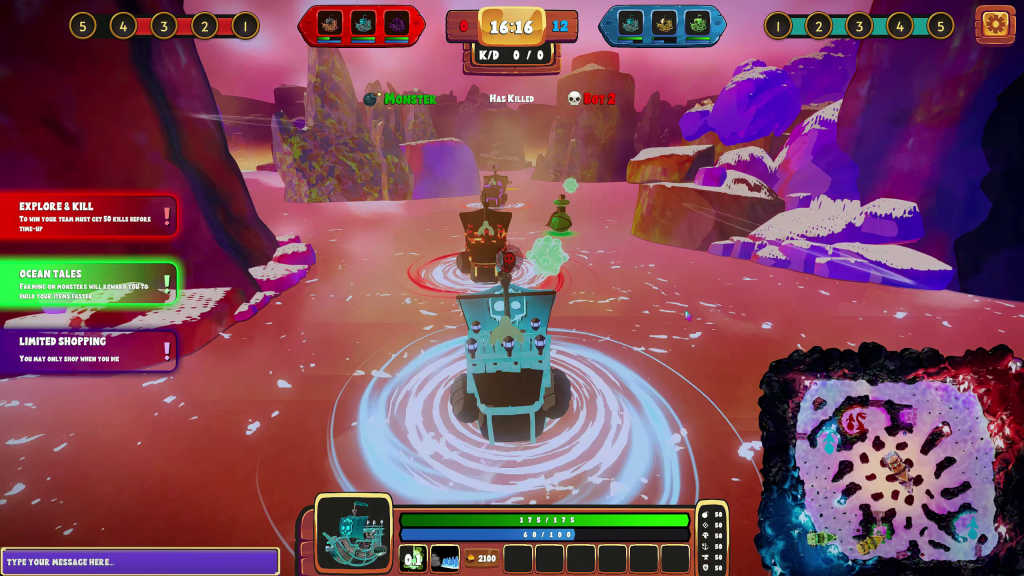1024x576 pixels.
Task: Select the green ship on blue team panel
Action: pyautogui.click(x=697, y=24)
